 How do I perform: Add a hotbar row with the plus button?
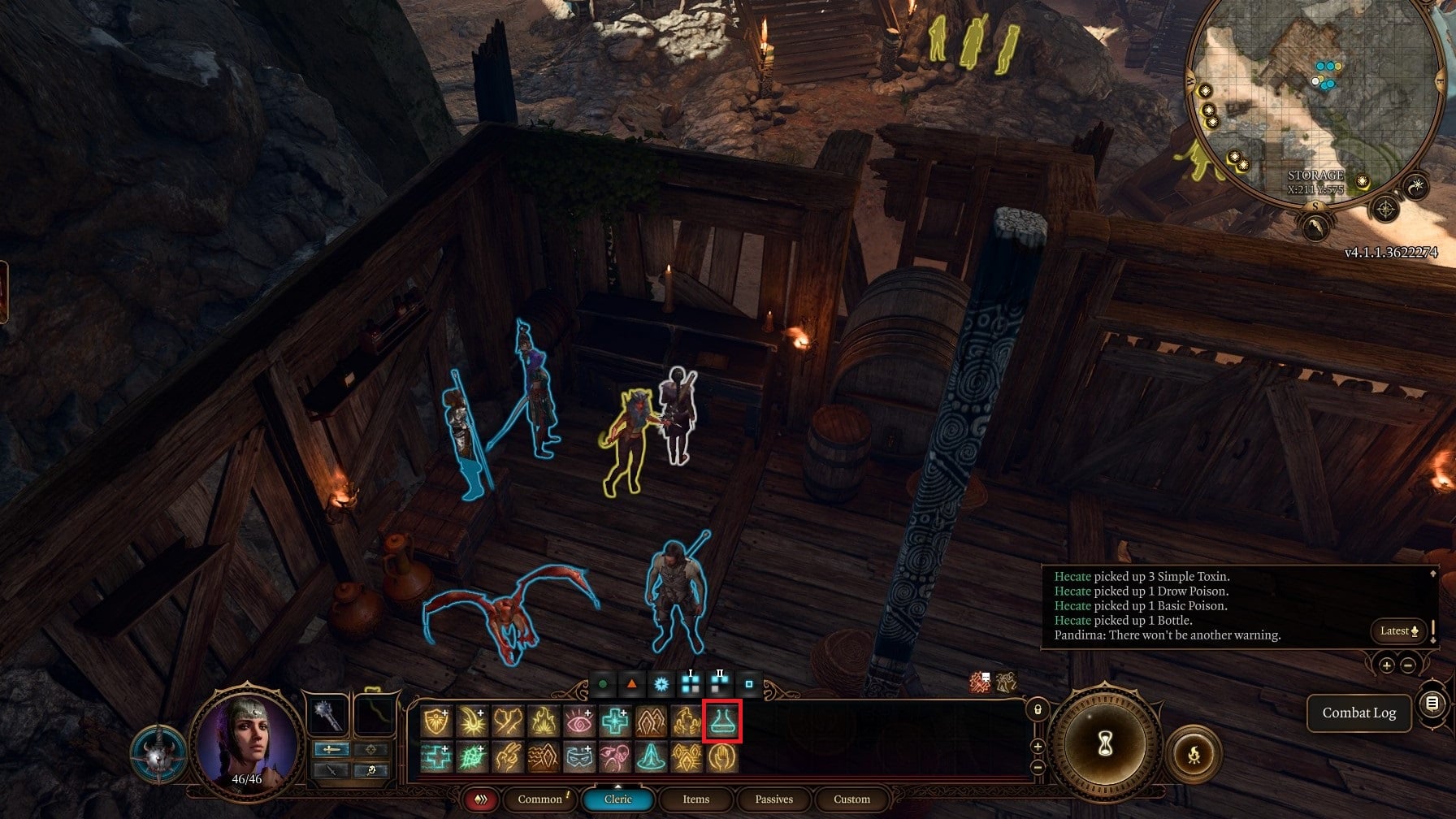click(x=1038, y=747)
